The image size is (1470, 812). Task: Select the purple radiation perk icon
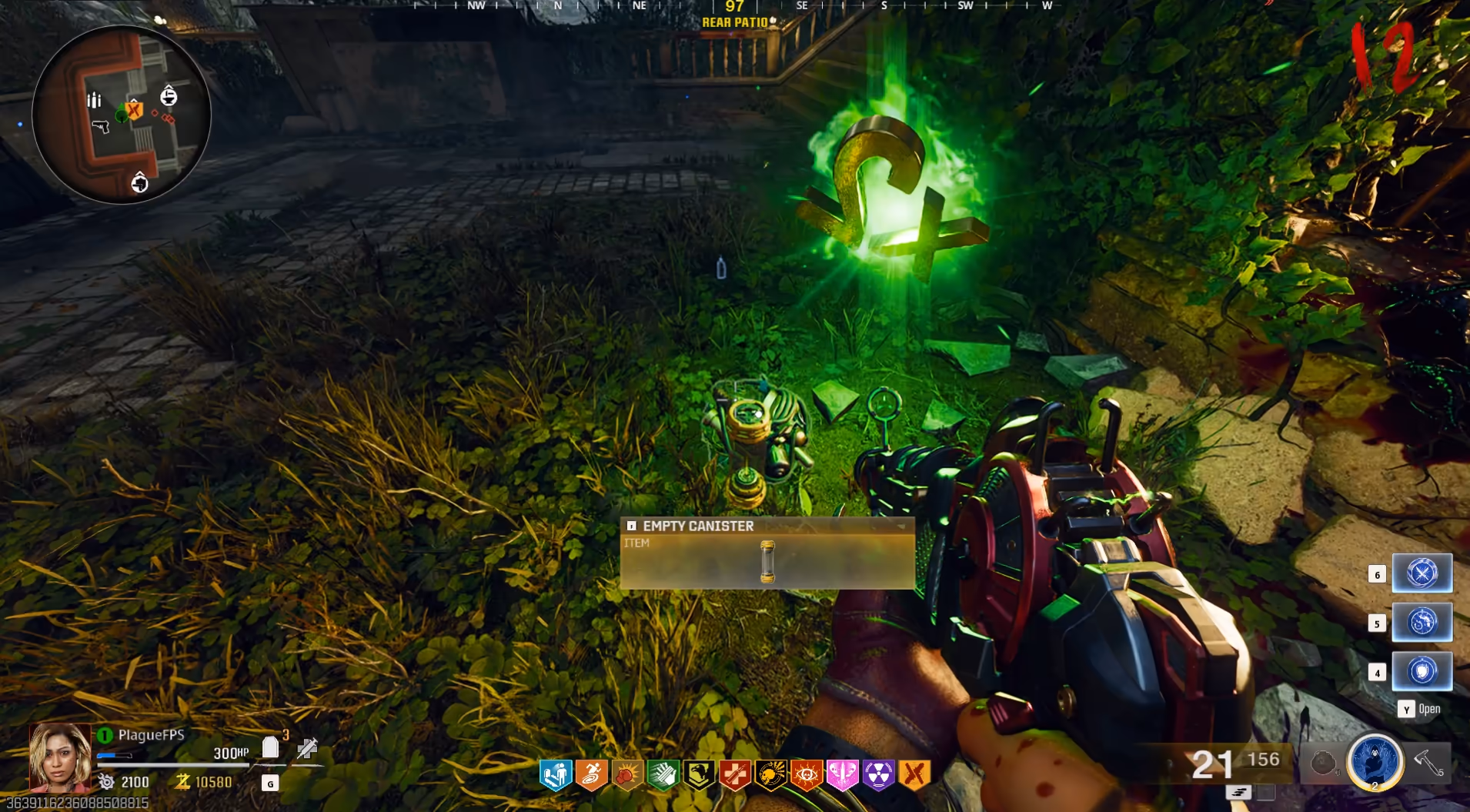(x=878, y=775)
